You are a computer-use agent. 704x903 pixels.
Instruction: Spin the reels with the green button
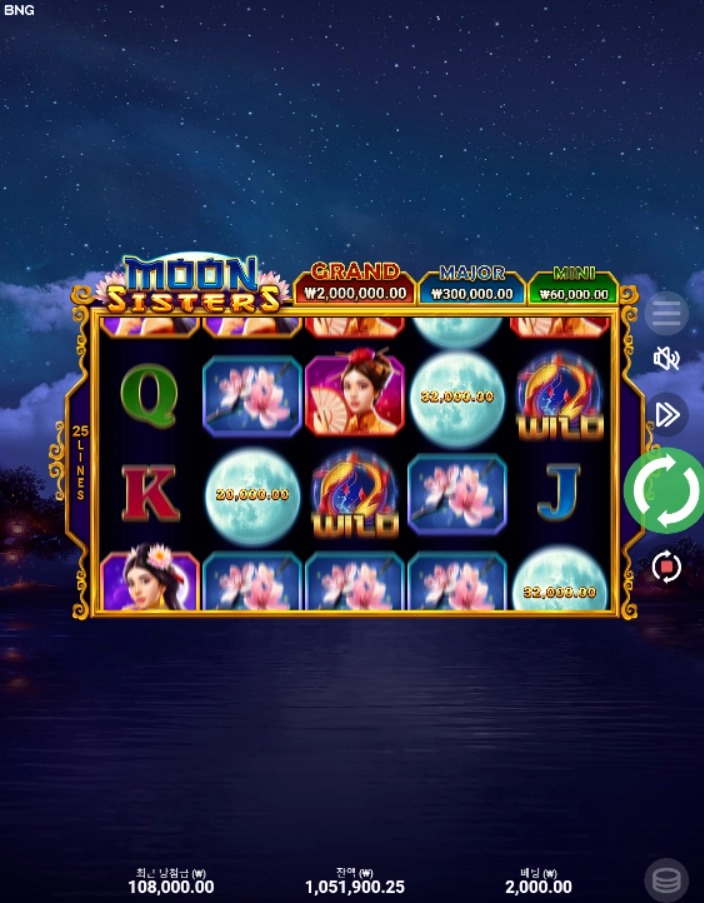pos(665,490)
